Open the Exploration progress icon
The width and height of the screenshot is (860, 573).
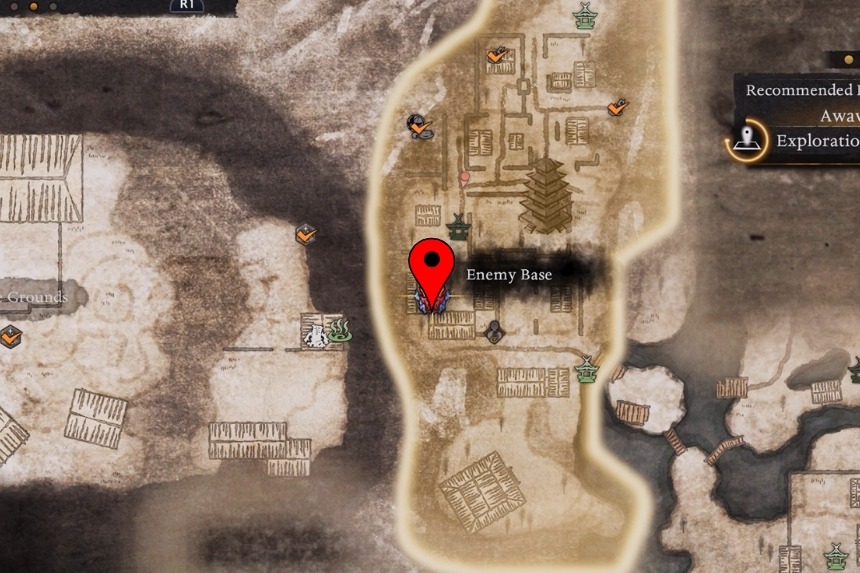(745, 142)
